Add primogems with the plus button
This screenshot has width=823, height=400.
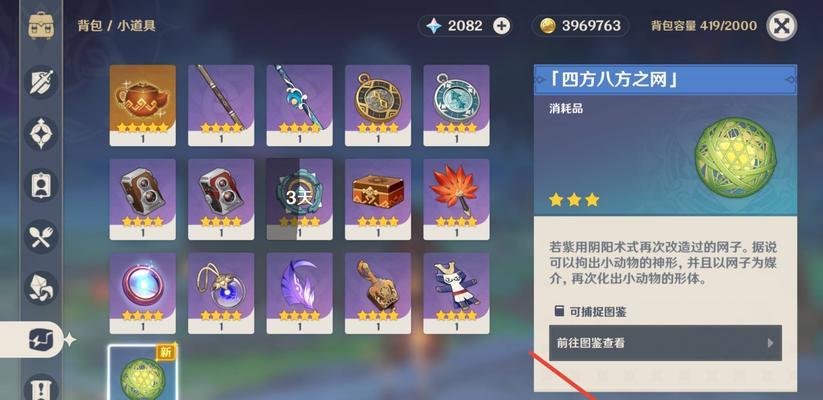tap(501, 26)
